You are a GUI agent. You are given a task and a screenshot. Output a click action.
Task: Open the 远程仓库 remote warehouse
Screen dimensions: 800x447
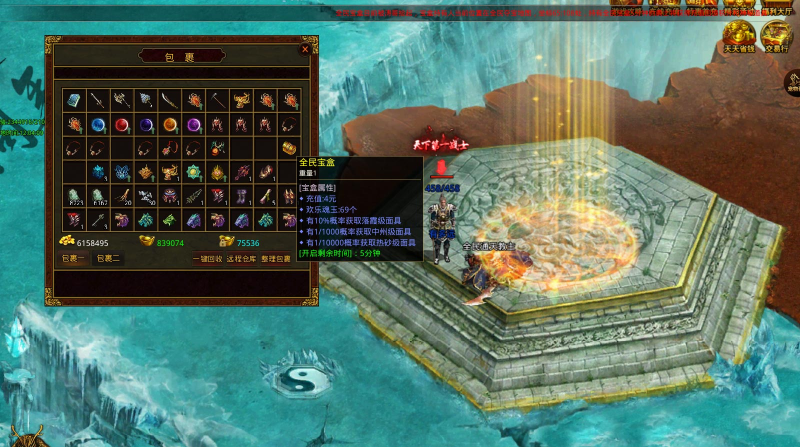(242, 258)
